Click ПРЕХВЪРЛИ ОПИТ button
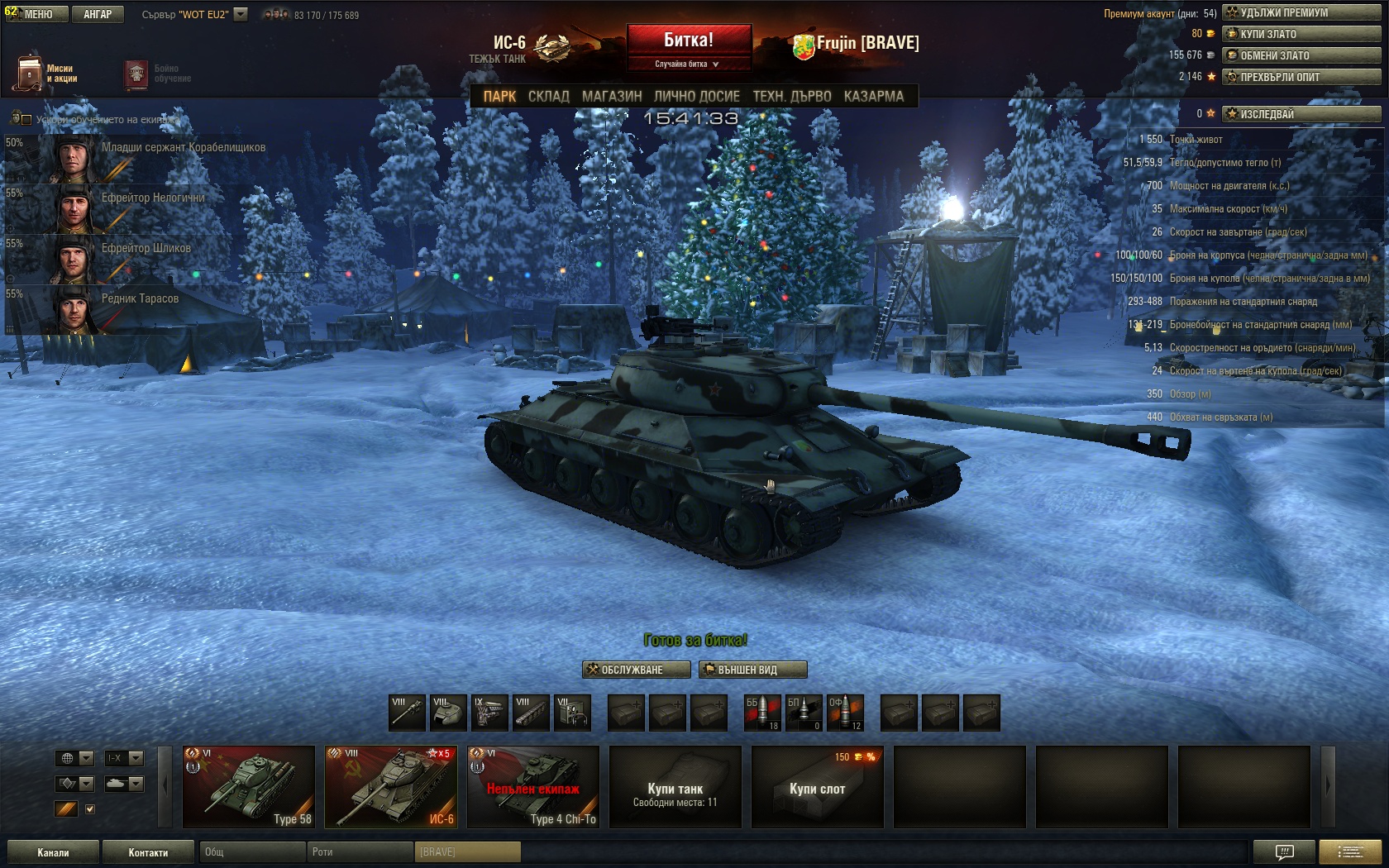Image resolution: width=1389 pixels, height=868 pixels. tap(1302, 77)
